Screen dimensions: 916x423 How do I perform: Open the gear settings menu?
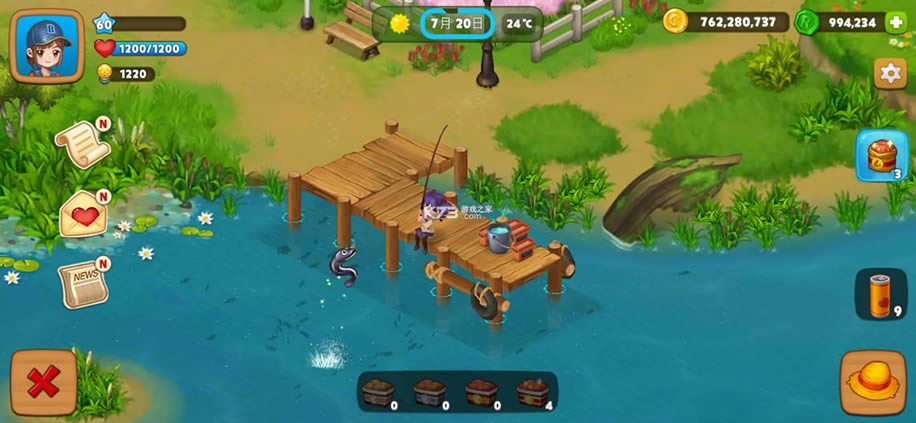[889, 73]
